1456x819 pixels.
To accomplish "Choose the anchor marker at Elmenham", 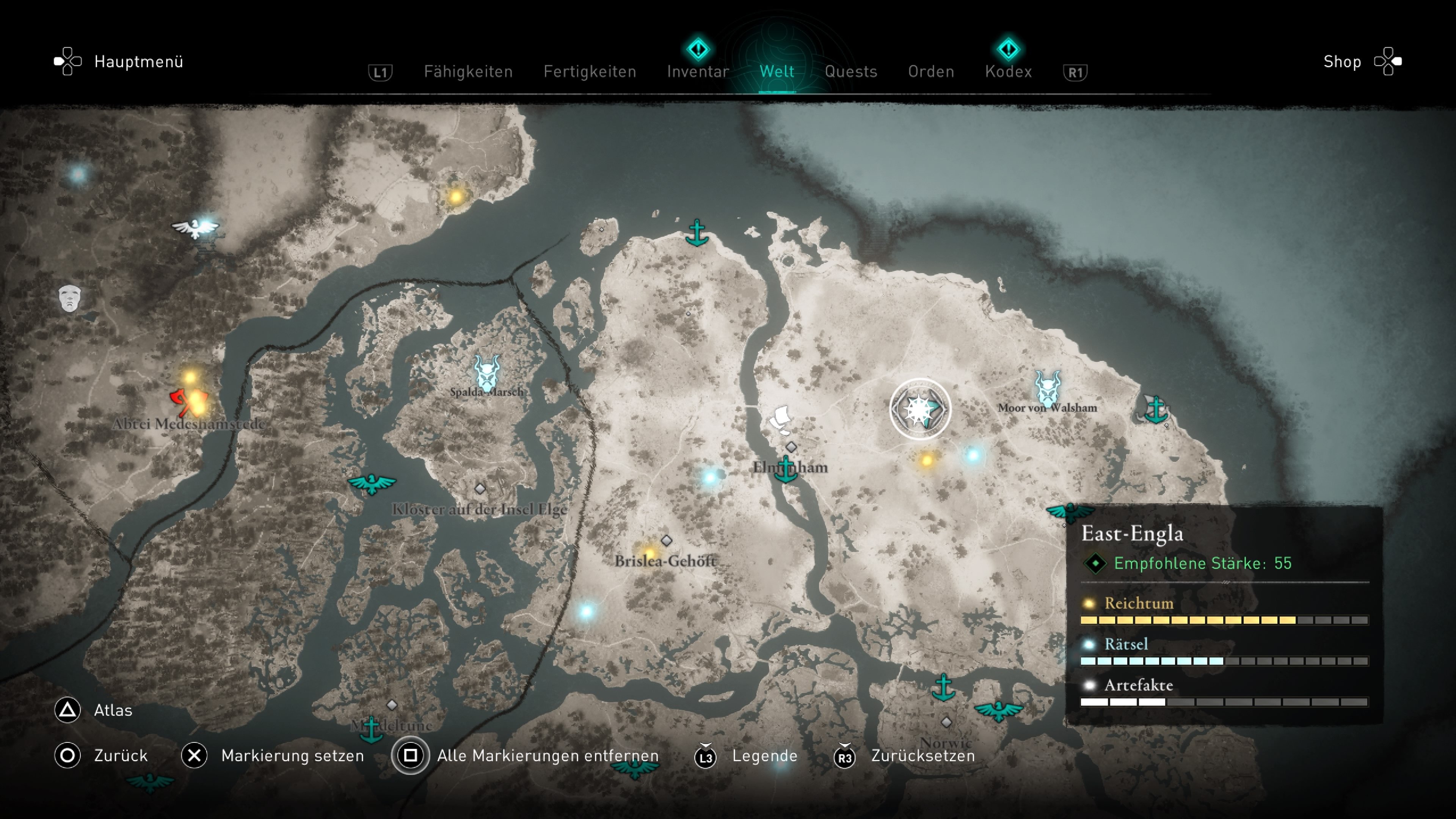I will tap(786, 469).
